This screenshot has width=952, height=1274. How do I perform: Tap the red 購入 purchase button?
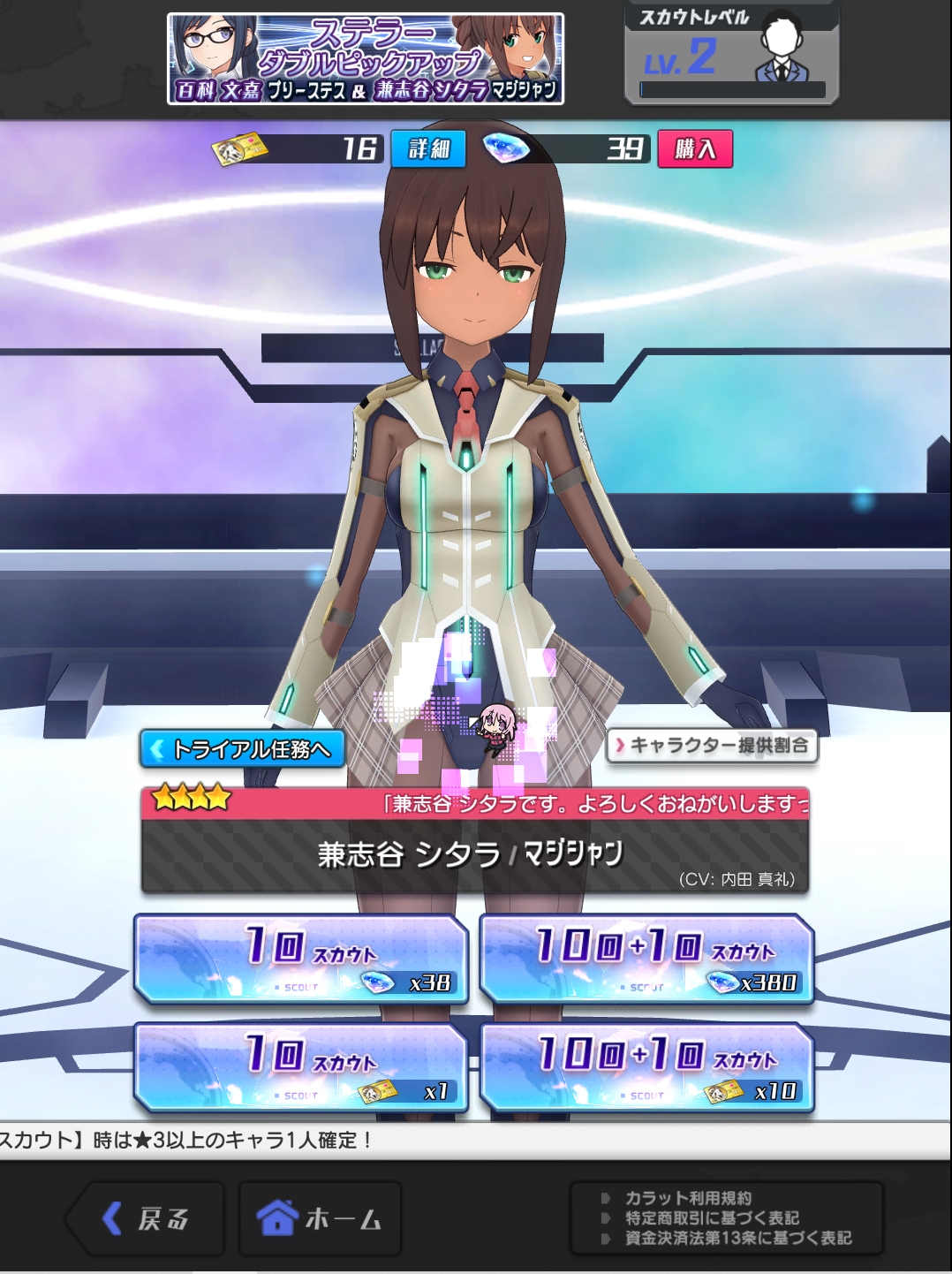[695, 148]
